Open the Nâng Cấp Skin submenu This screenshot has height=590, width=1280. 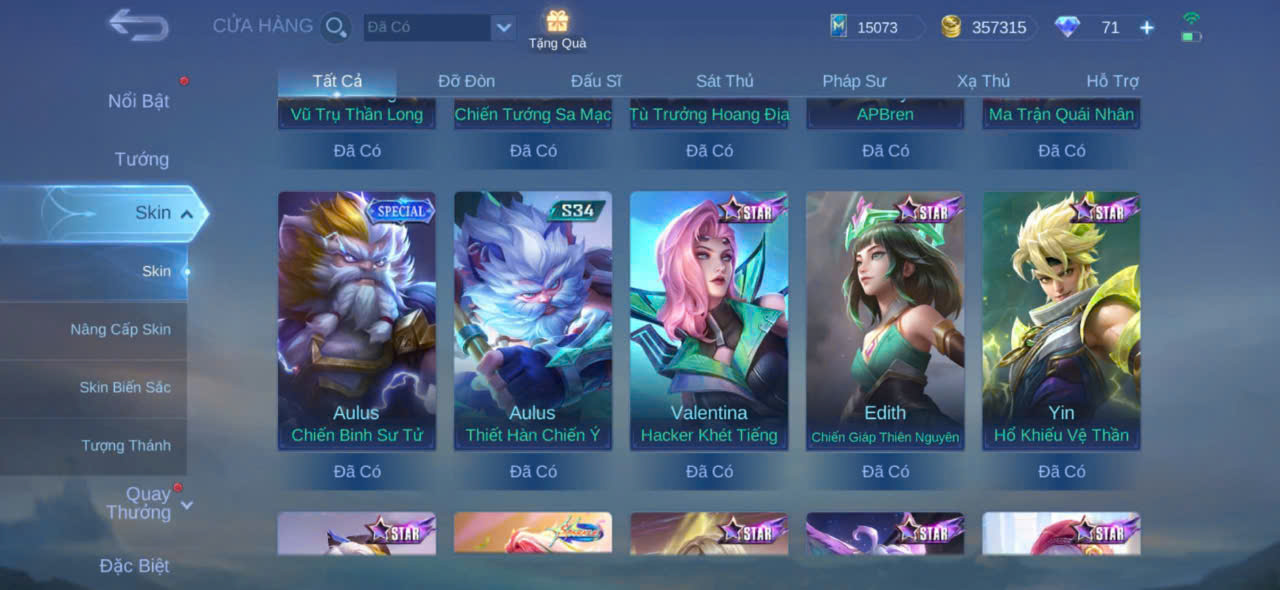(120, 329)
